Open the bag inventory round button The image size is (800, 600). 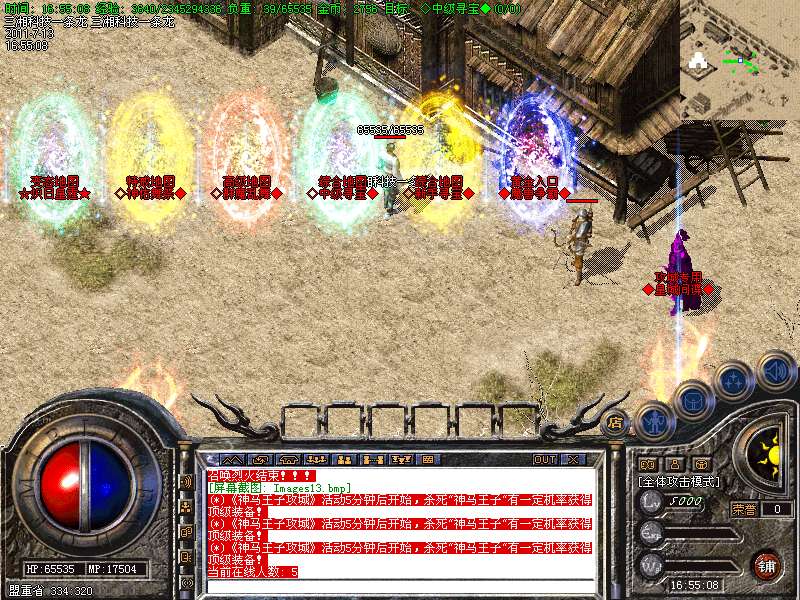pyautogui.click(x=692, y=401)
